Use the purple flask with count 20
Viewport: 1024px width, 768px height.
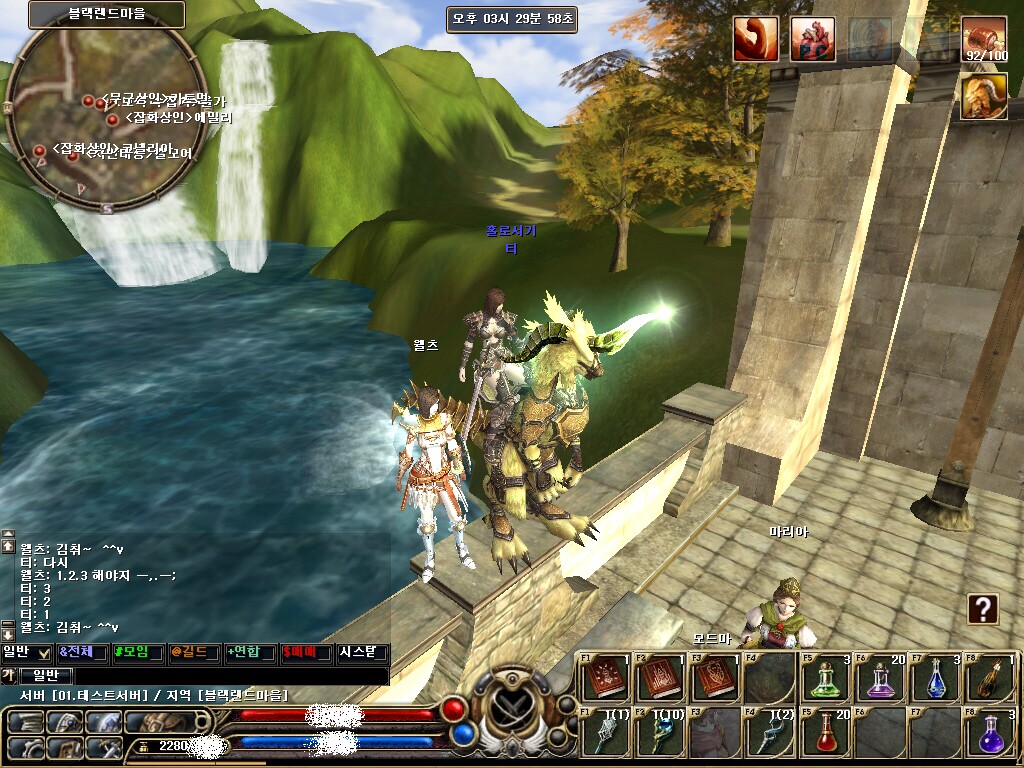(x=880, y=678)
